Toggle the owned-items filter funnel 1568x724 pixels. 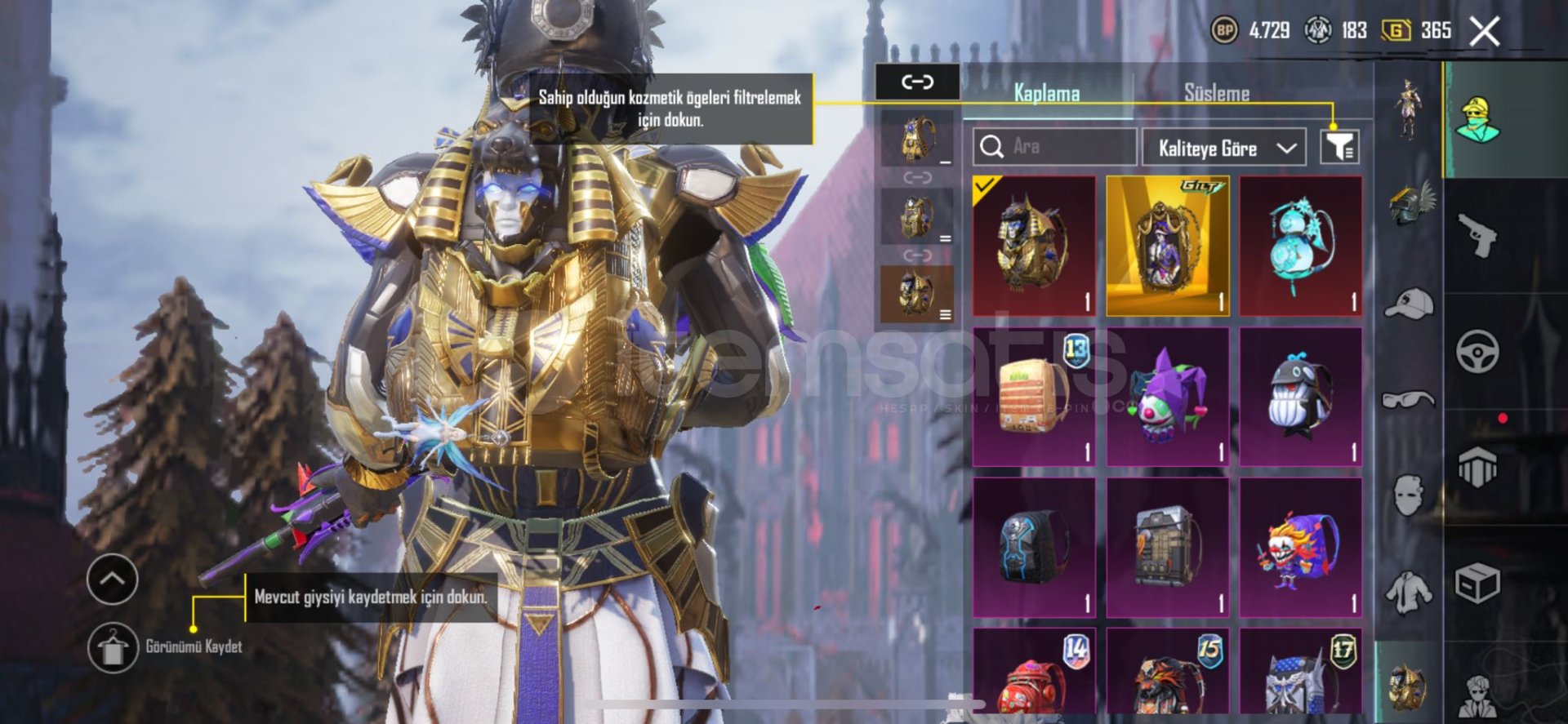coord(1339,147)
